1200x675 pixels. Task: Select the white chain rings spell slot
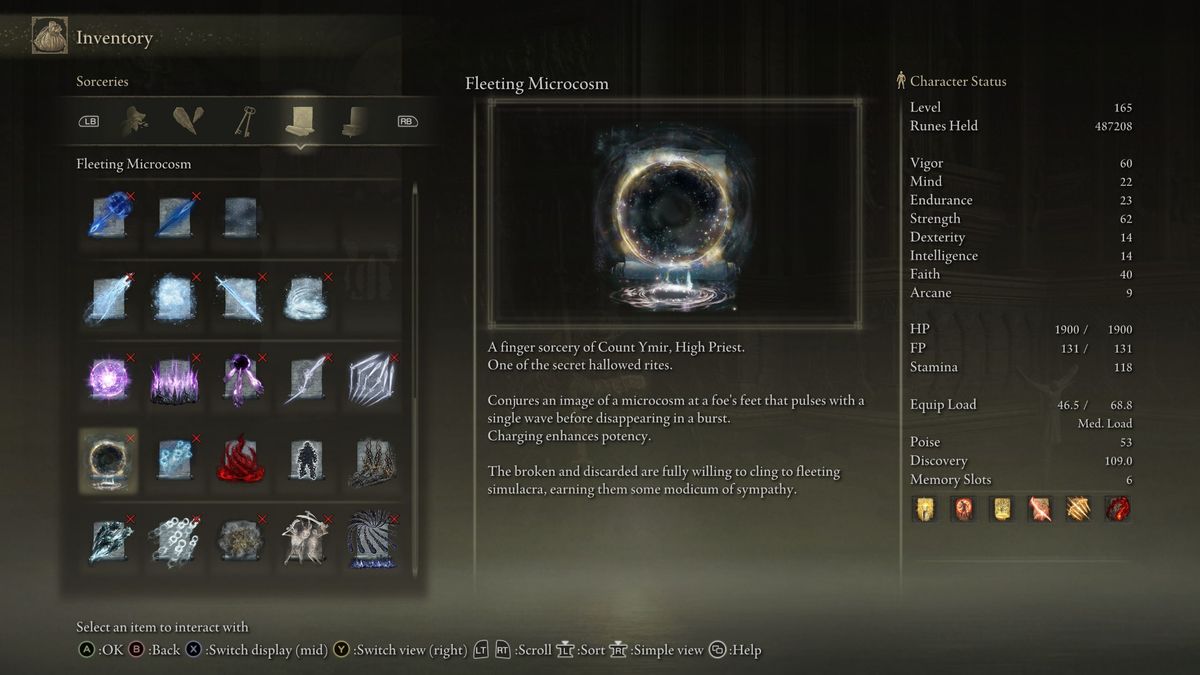(x=173, y=541)
